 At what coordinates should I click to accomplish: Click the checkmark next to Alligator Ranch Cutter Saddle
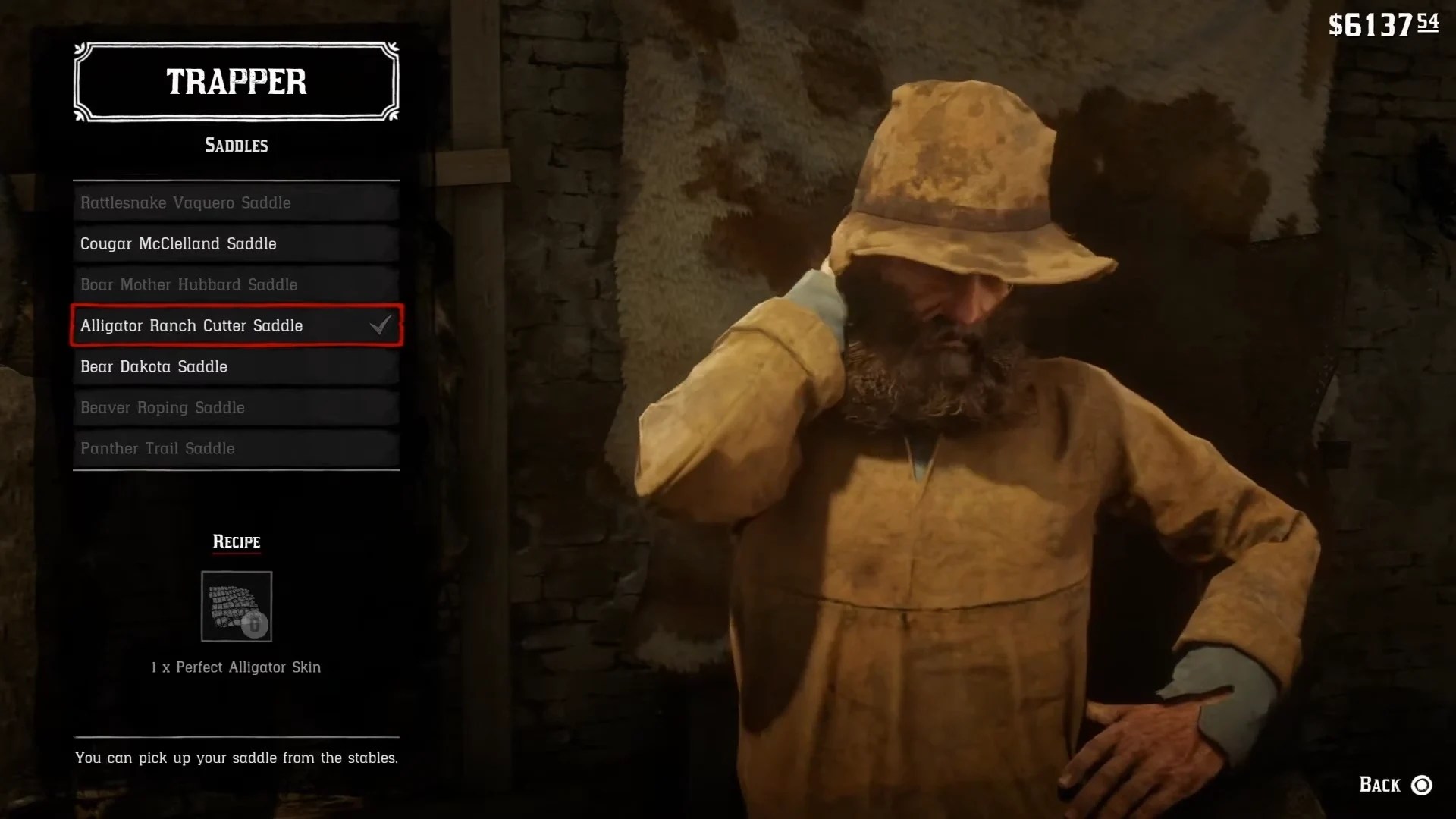coord(381,325)
